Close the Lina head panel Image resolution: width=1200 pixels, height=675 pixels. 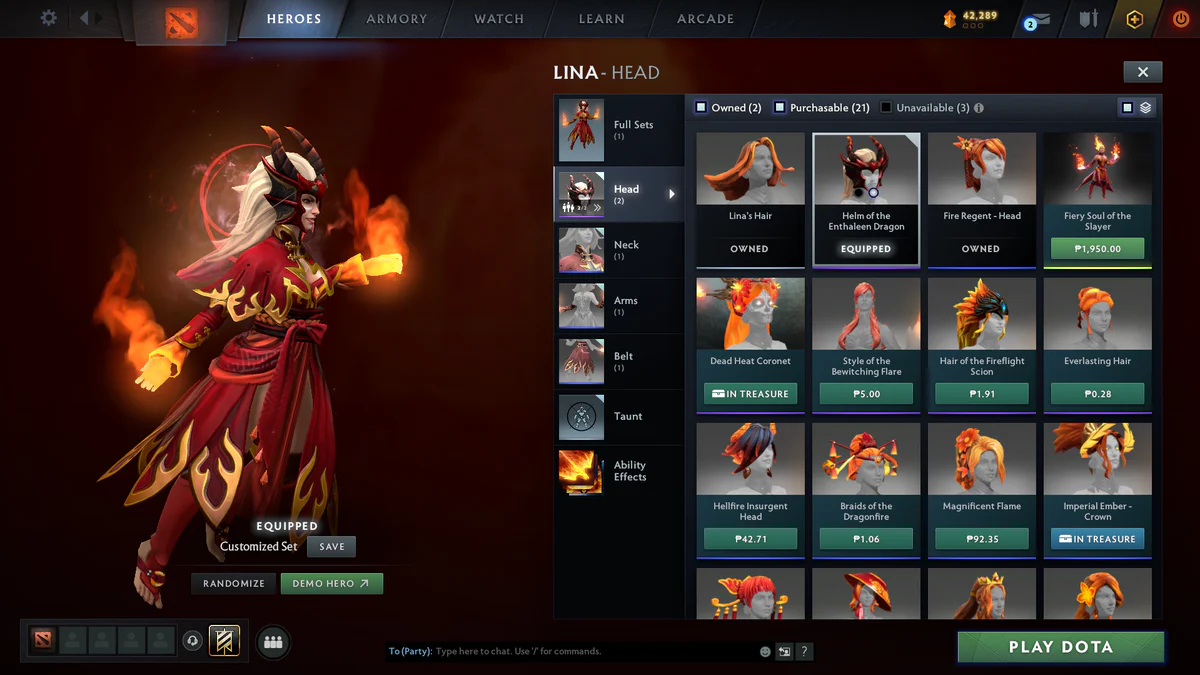[x=1142, y=71]
